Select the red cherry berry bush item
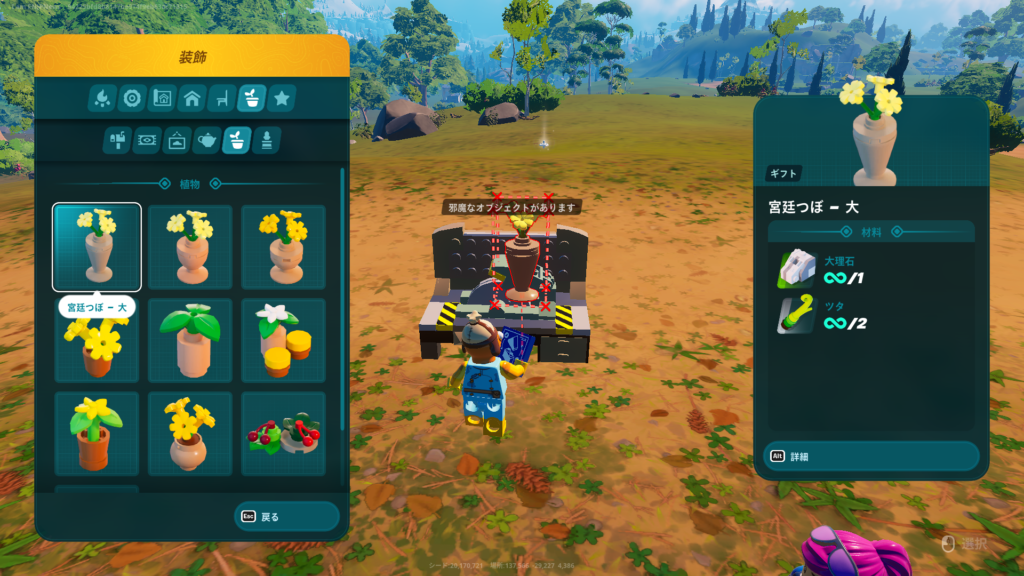The width and height of the screenshot is (1024, 576). click(283, 434)
